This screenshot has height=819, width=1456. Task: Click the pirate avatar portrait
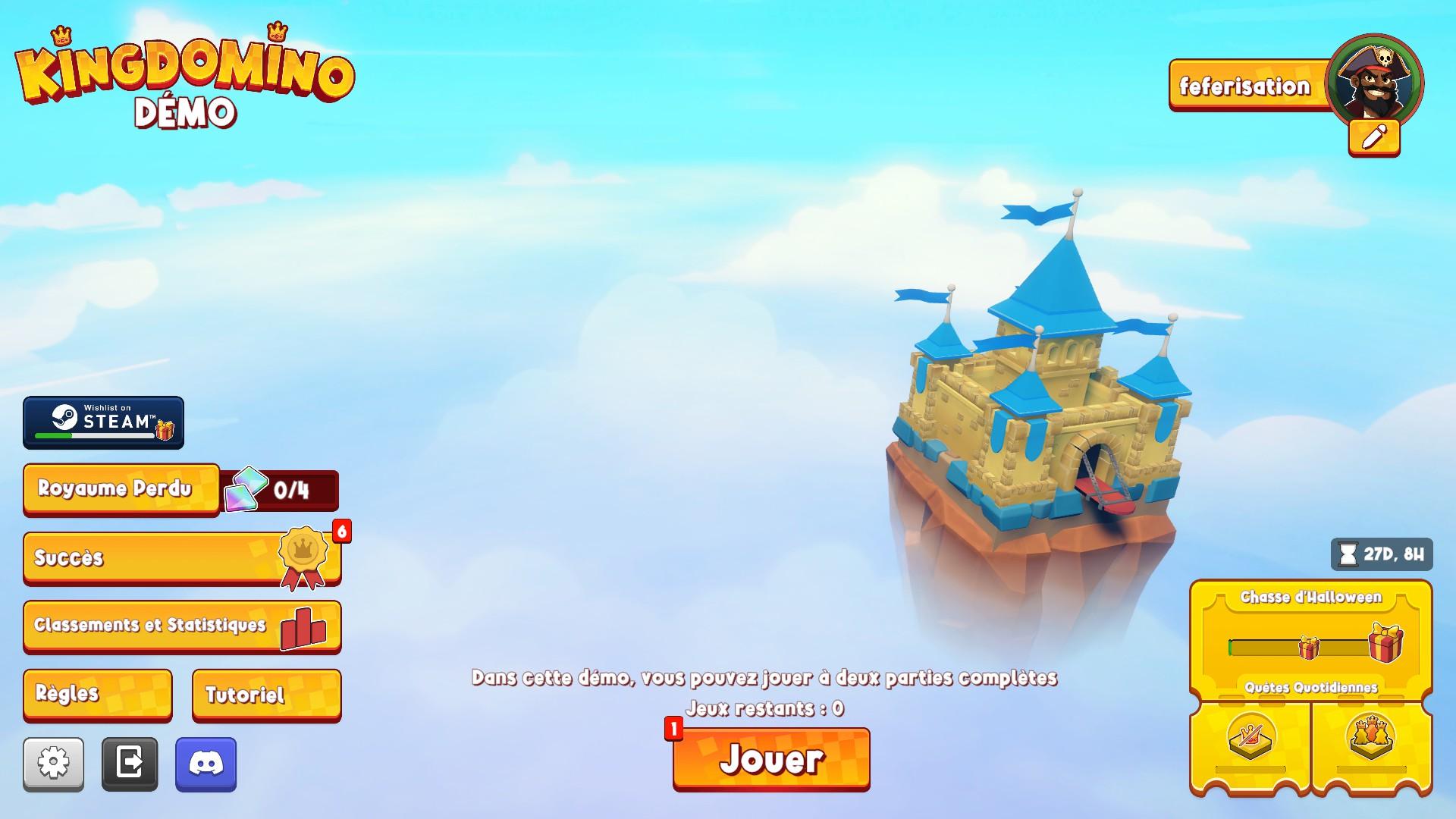pos(1374,79)
